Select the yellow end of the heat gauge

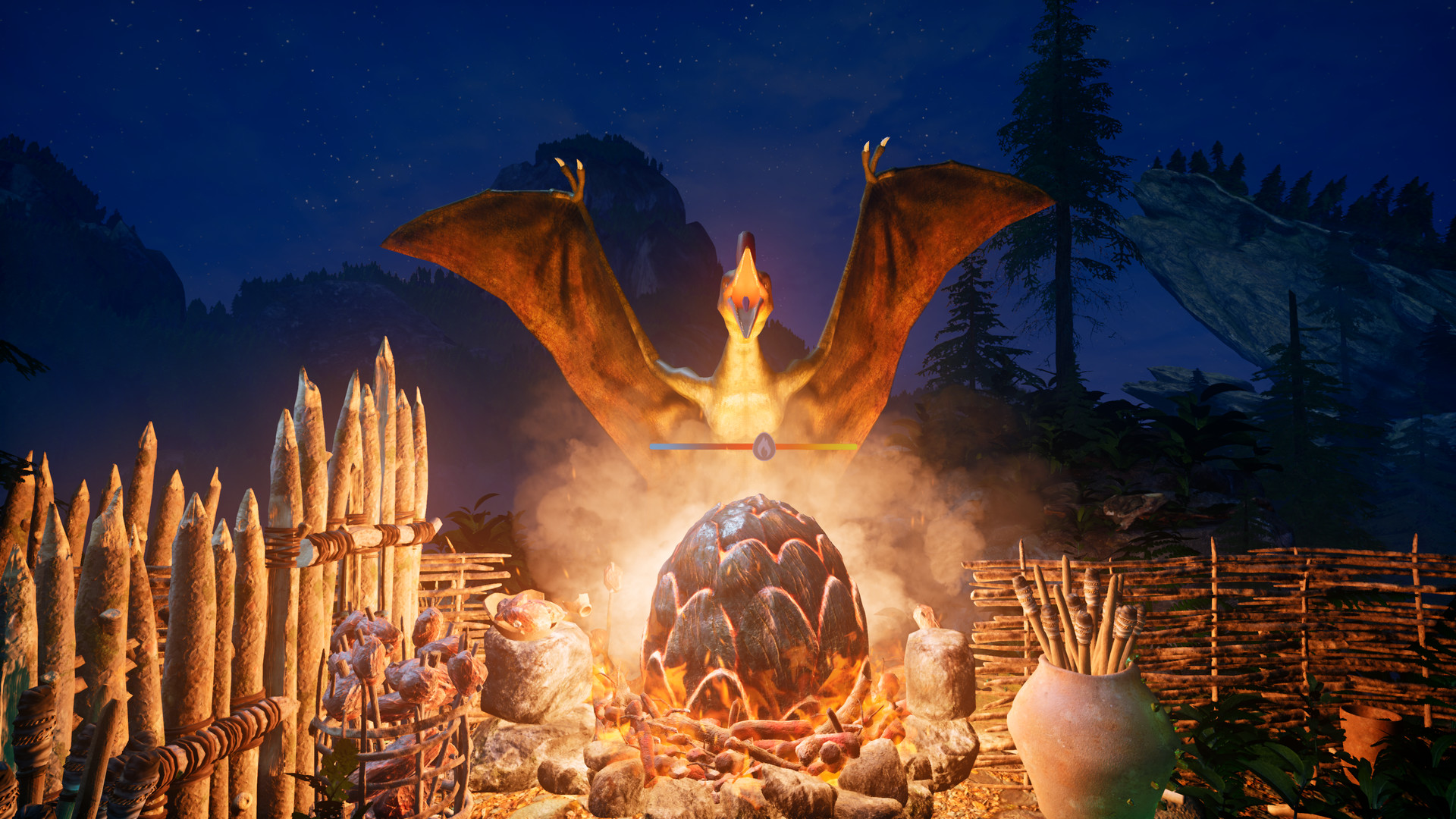(849, 447)
